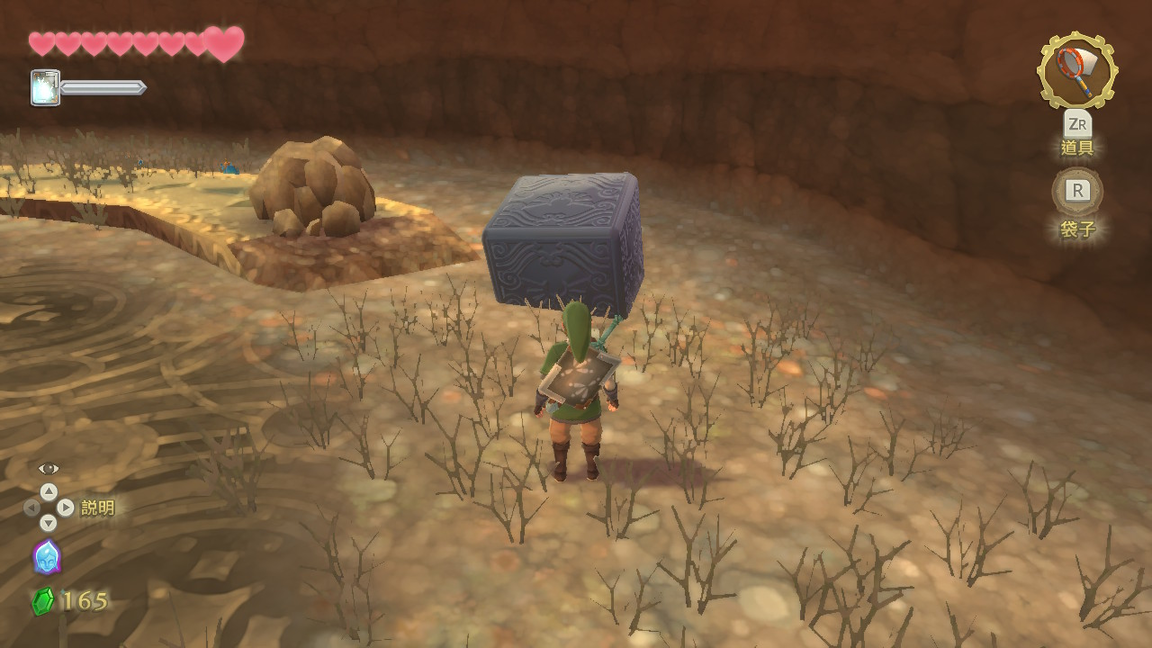Select the bug net item icon
The width and height of the screenshot is (1152, 648).
point(1076,70)
